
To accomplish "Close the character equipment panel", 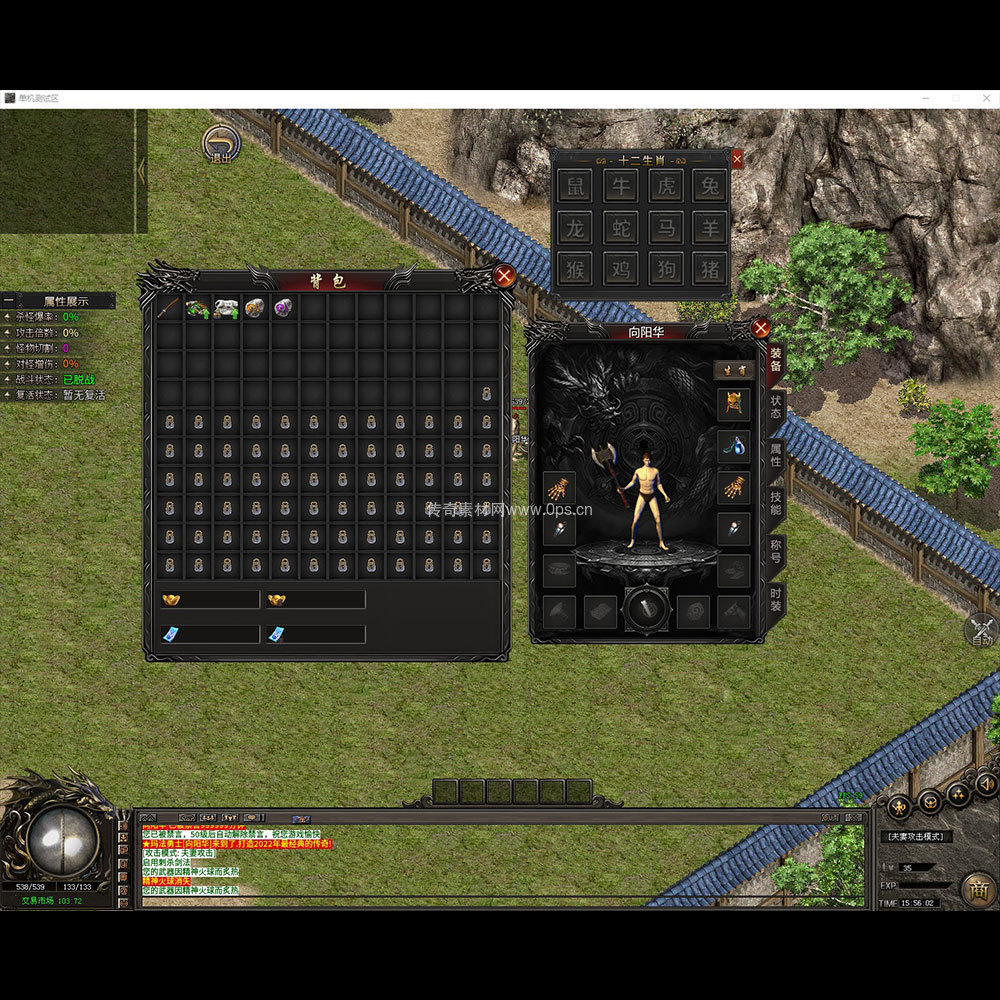I will pyautogui.click(x=761, y=328).
